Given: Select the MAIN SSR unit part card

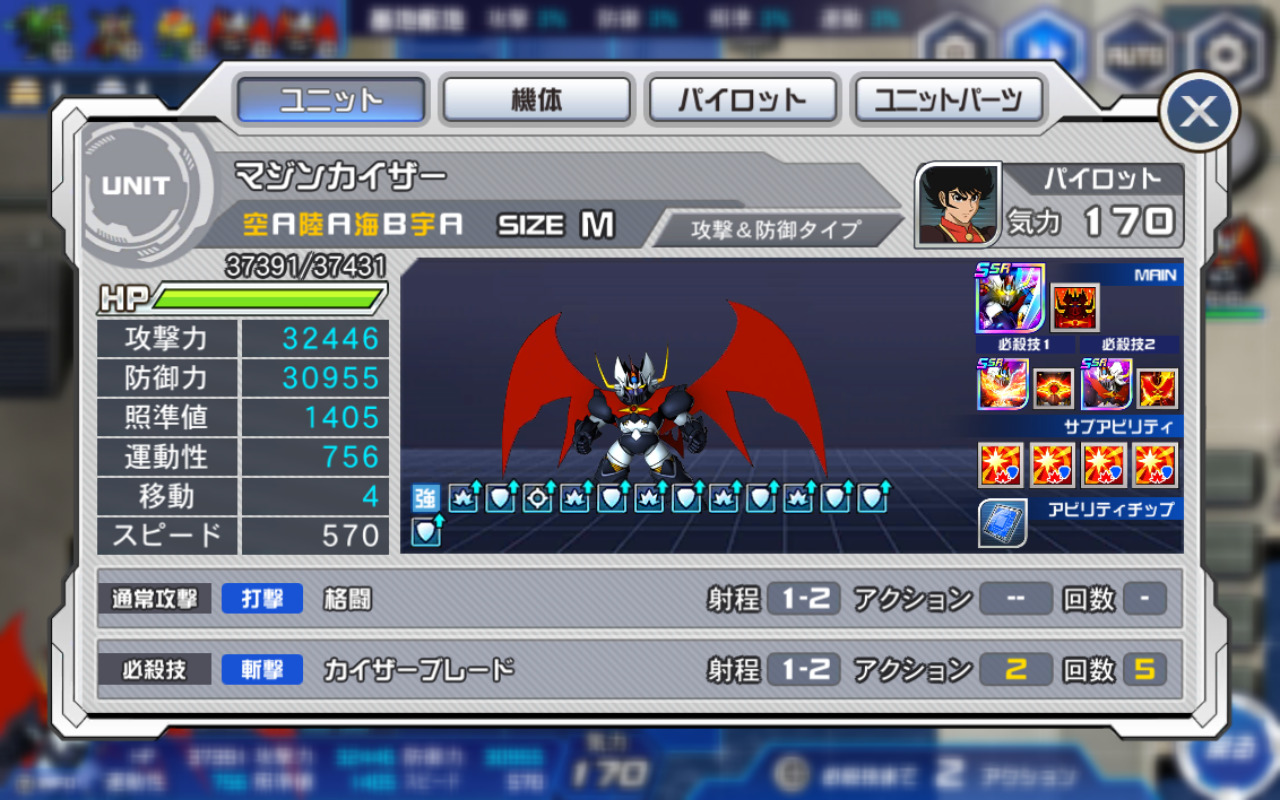Looking at the screenshot, I should 1010,298.
